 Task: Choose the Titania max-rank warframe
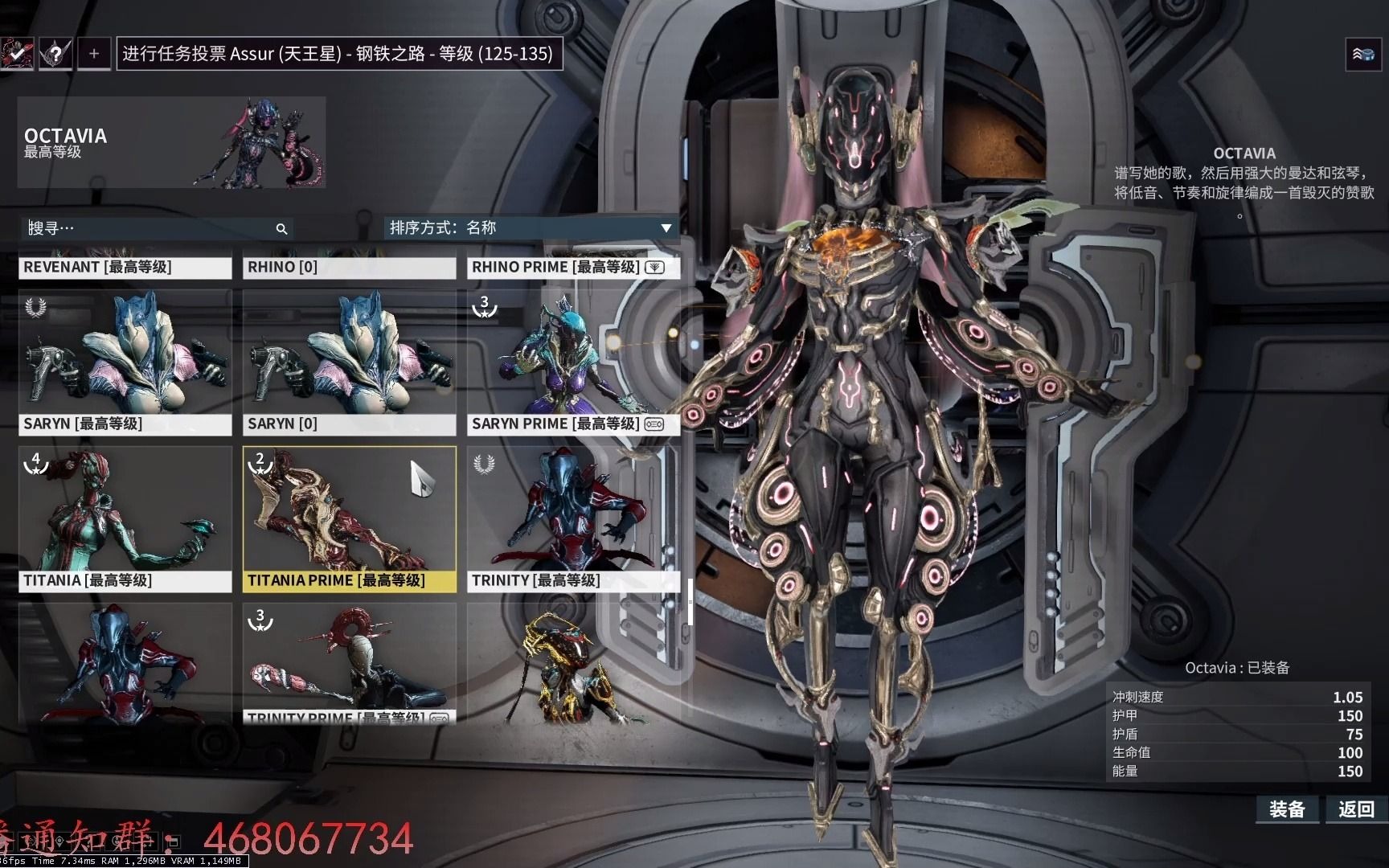(x=125, y=518)
